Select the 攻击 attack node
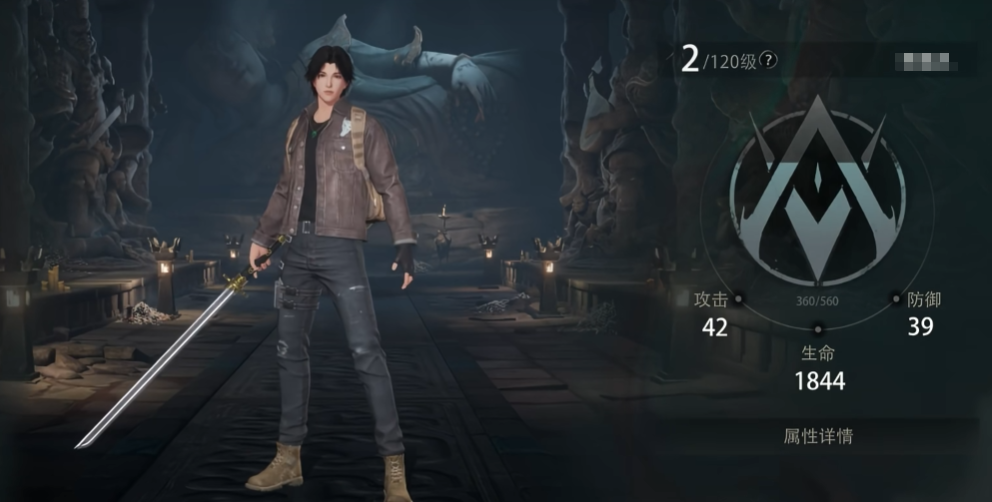Viewport: 992px width, 502px height. pos(739,298)
